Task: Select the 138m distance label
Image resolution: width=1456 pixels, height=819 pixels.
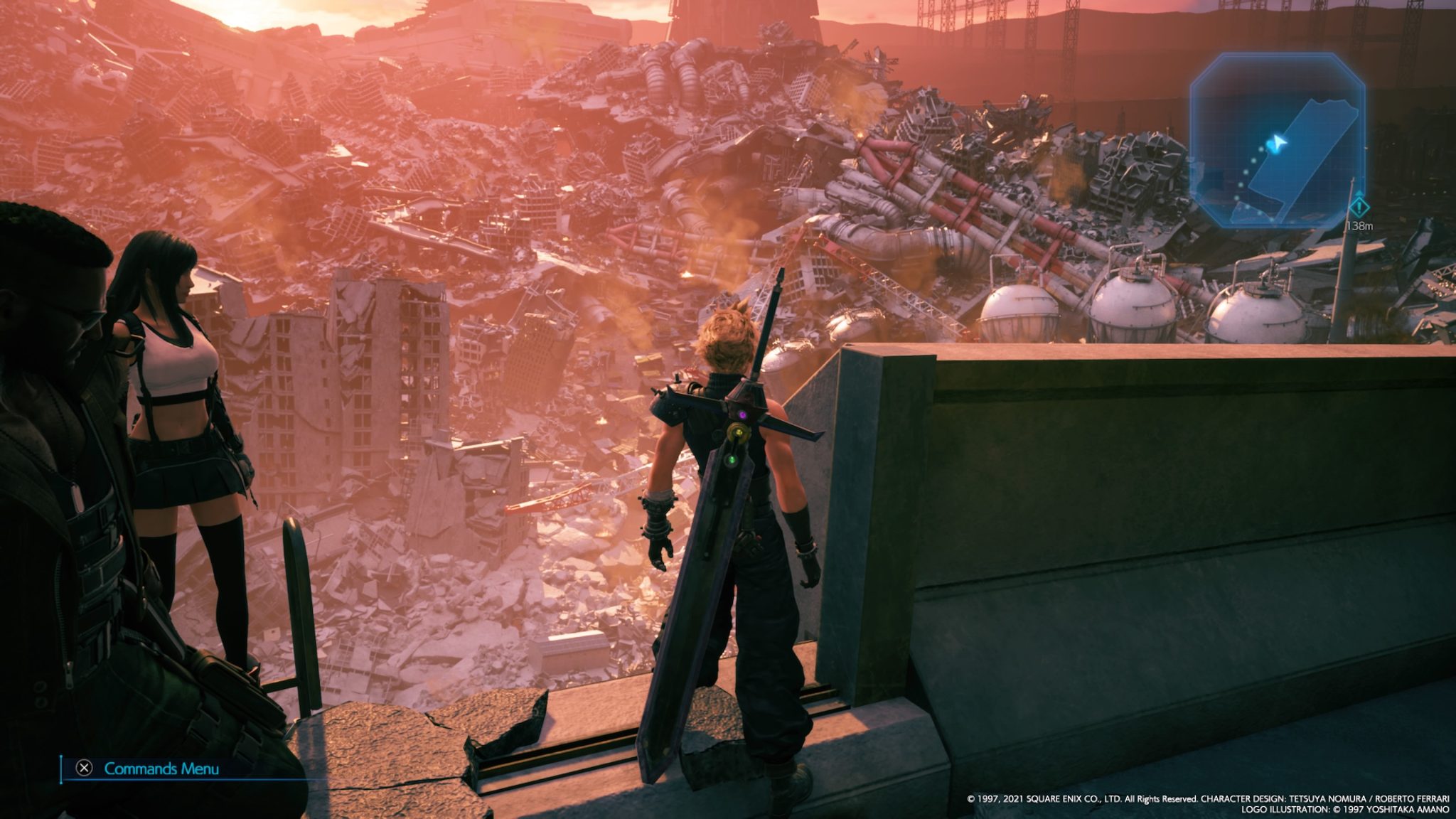Action: 1359,226
